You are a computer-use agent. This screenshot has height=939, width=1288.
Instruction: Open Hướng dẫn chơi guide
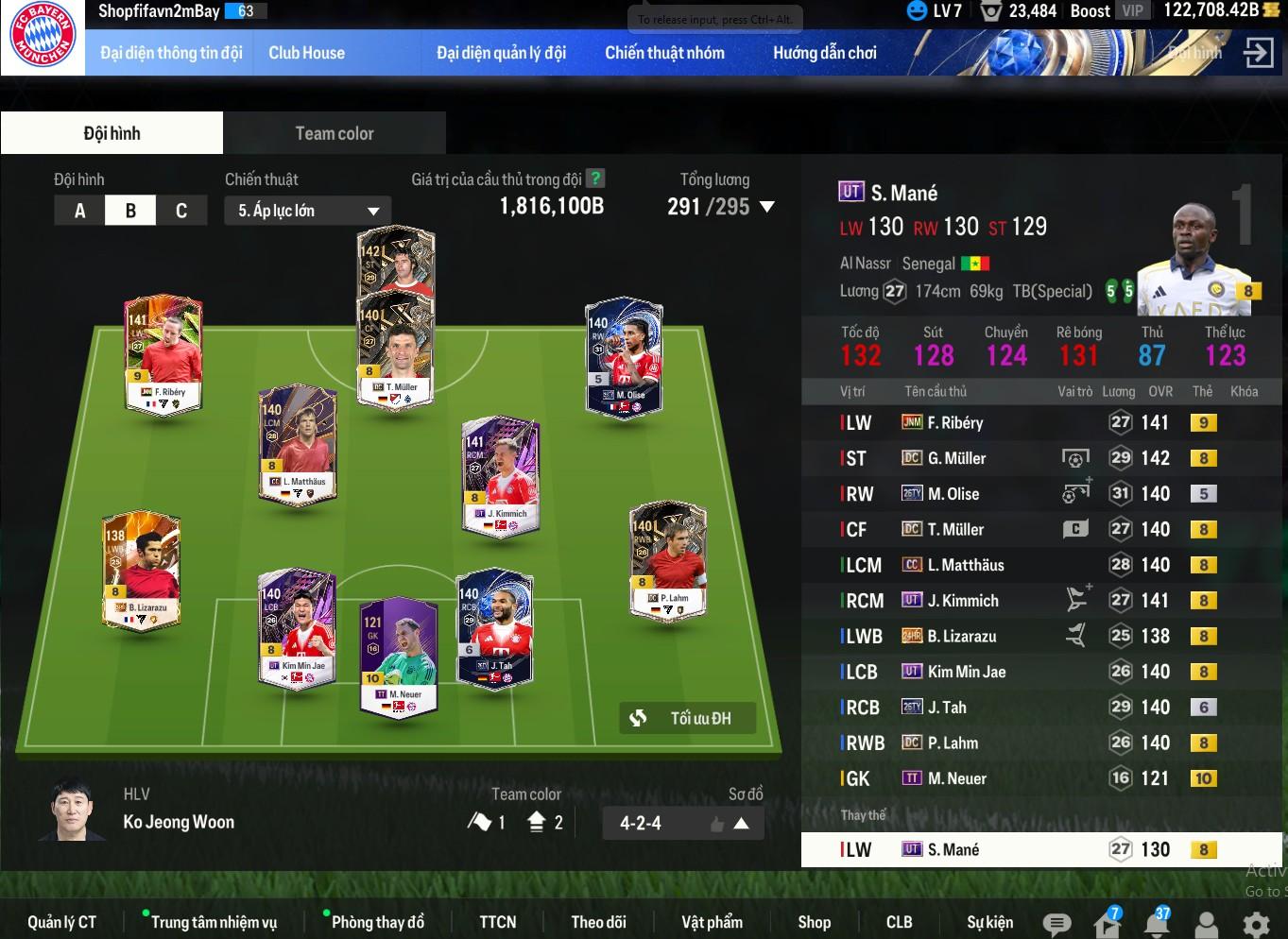click(824, 53)
